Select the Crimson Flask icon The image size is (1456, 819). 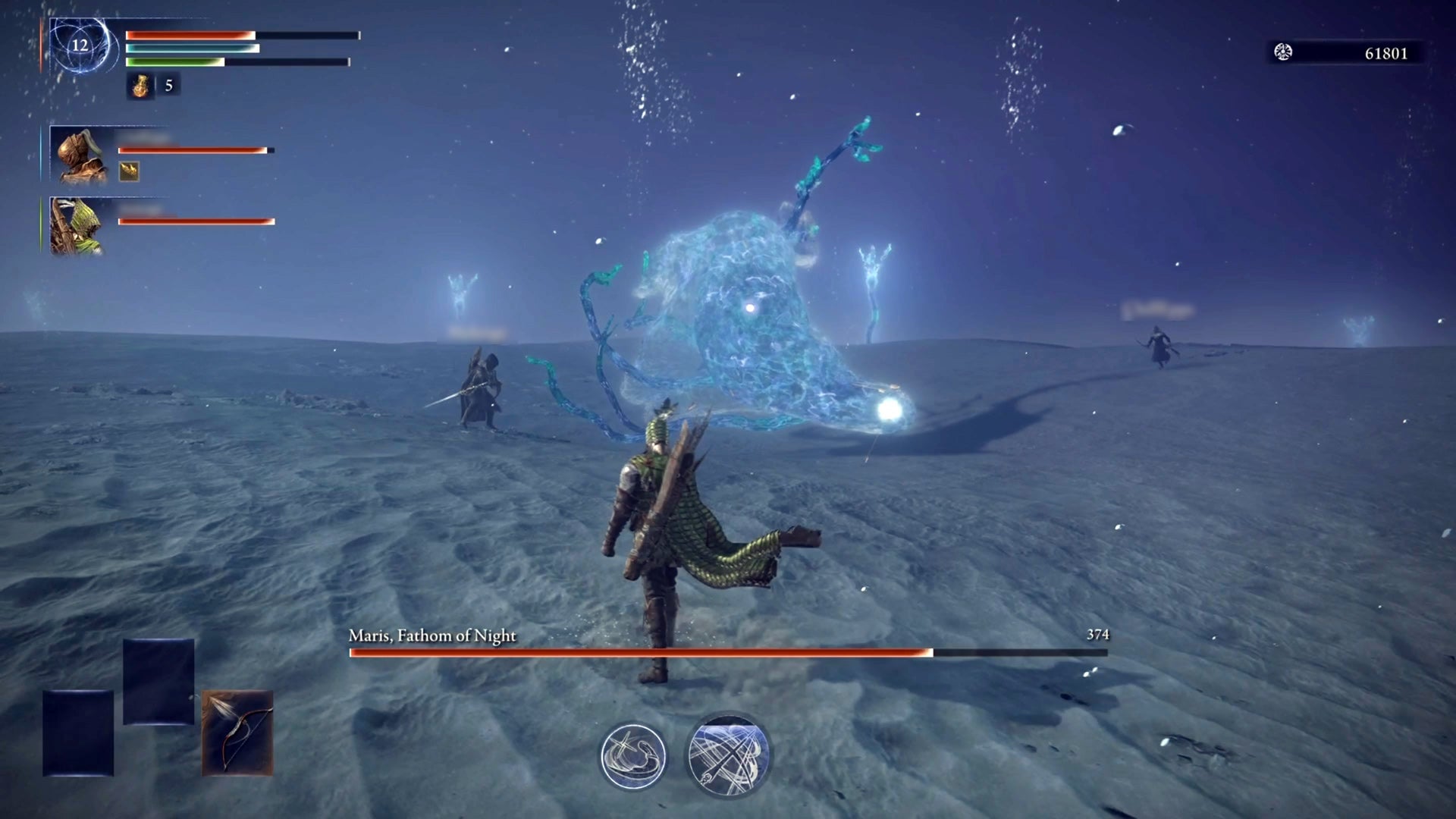[140, 86]
